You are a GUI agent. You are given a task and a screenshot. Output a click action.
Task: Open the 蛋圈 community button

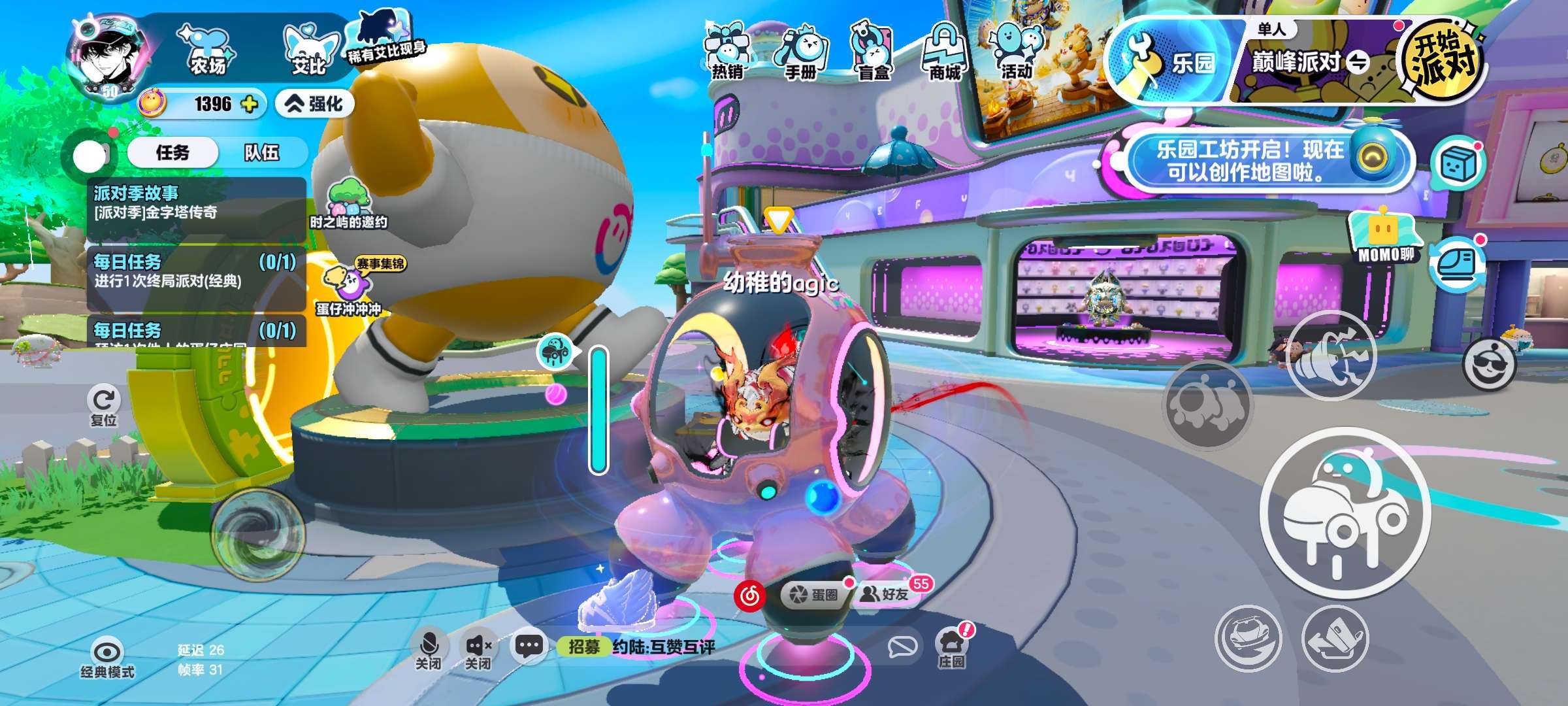pos(815,594)
